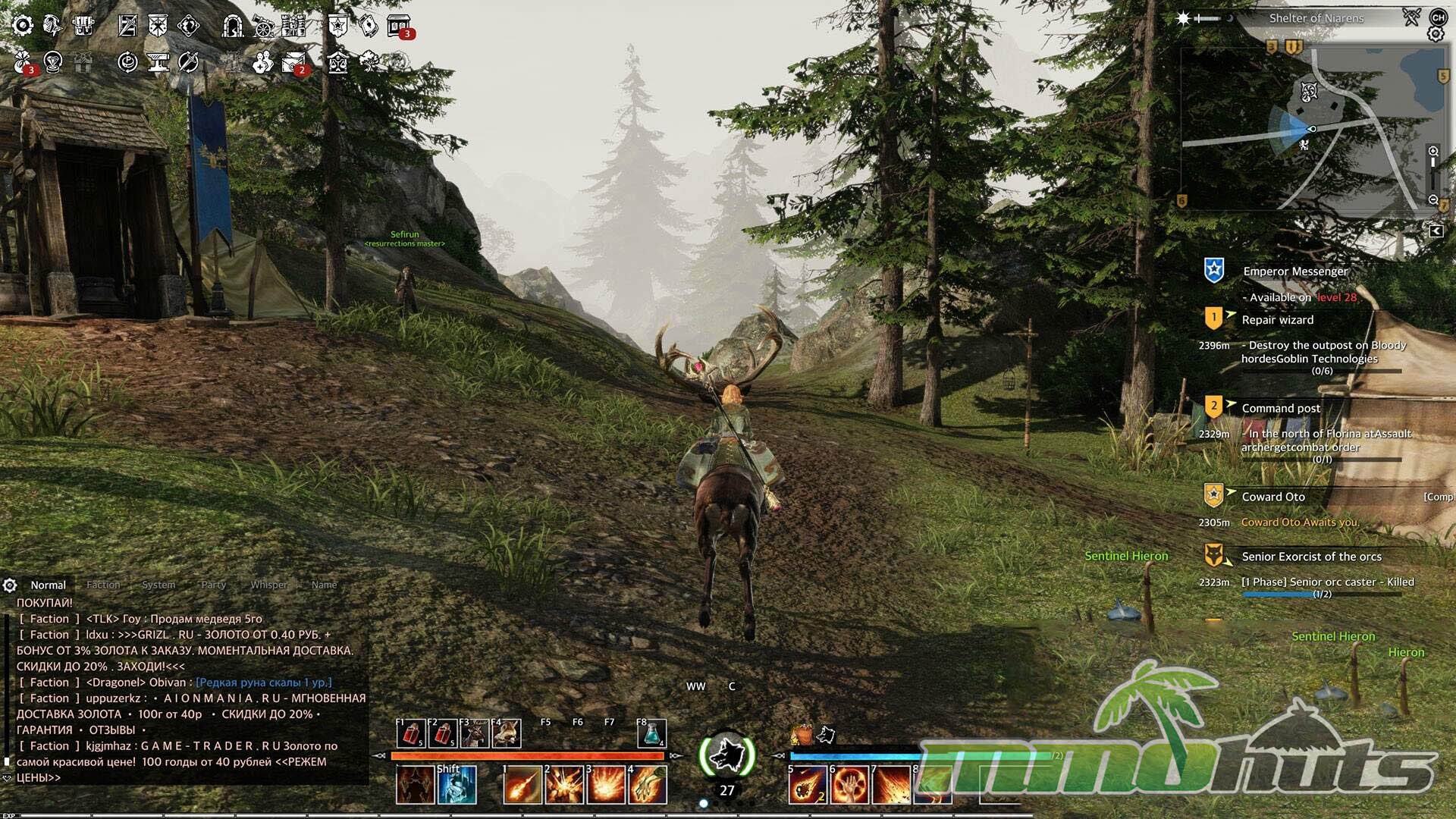Activate the fireball skill in slot 1
1456x819 pixels.
tap(522, 784)
